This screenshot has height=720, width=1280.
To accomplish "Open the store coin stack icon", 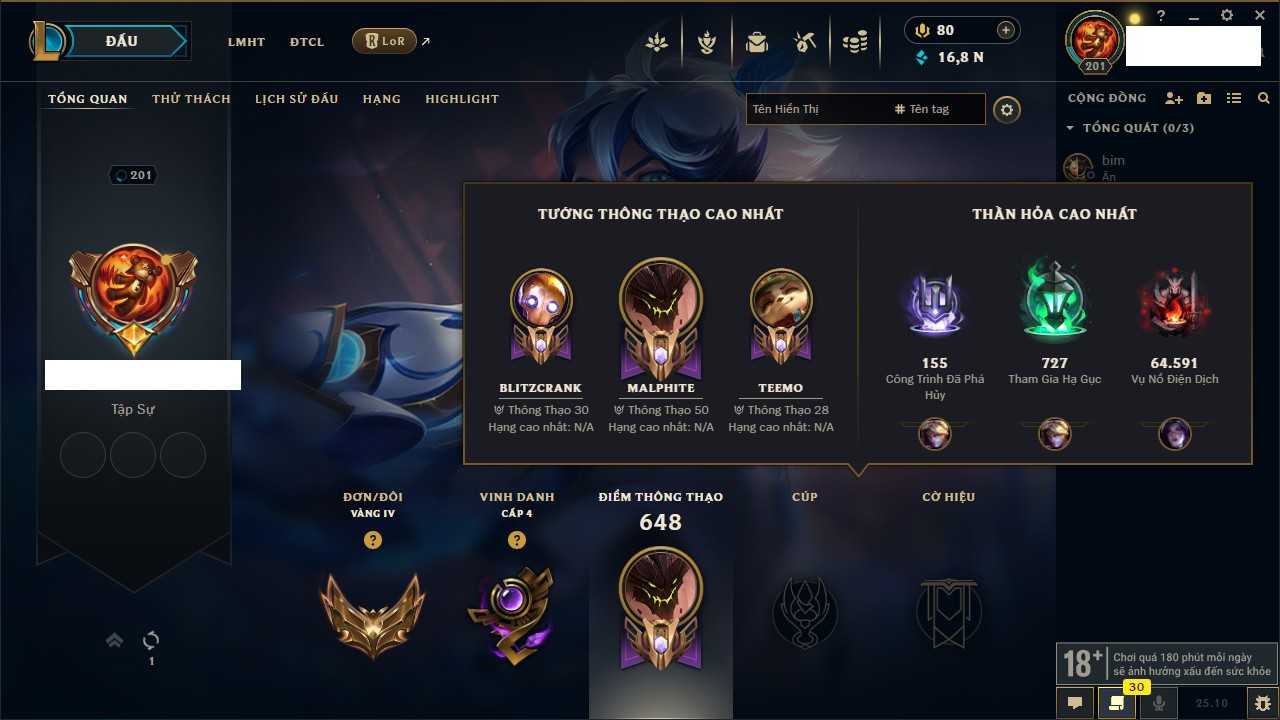I will 854,42.
